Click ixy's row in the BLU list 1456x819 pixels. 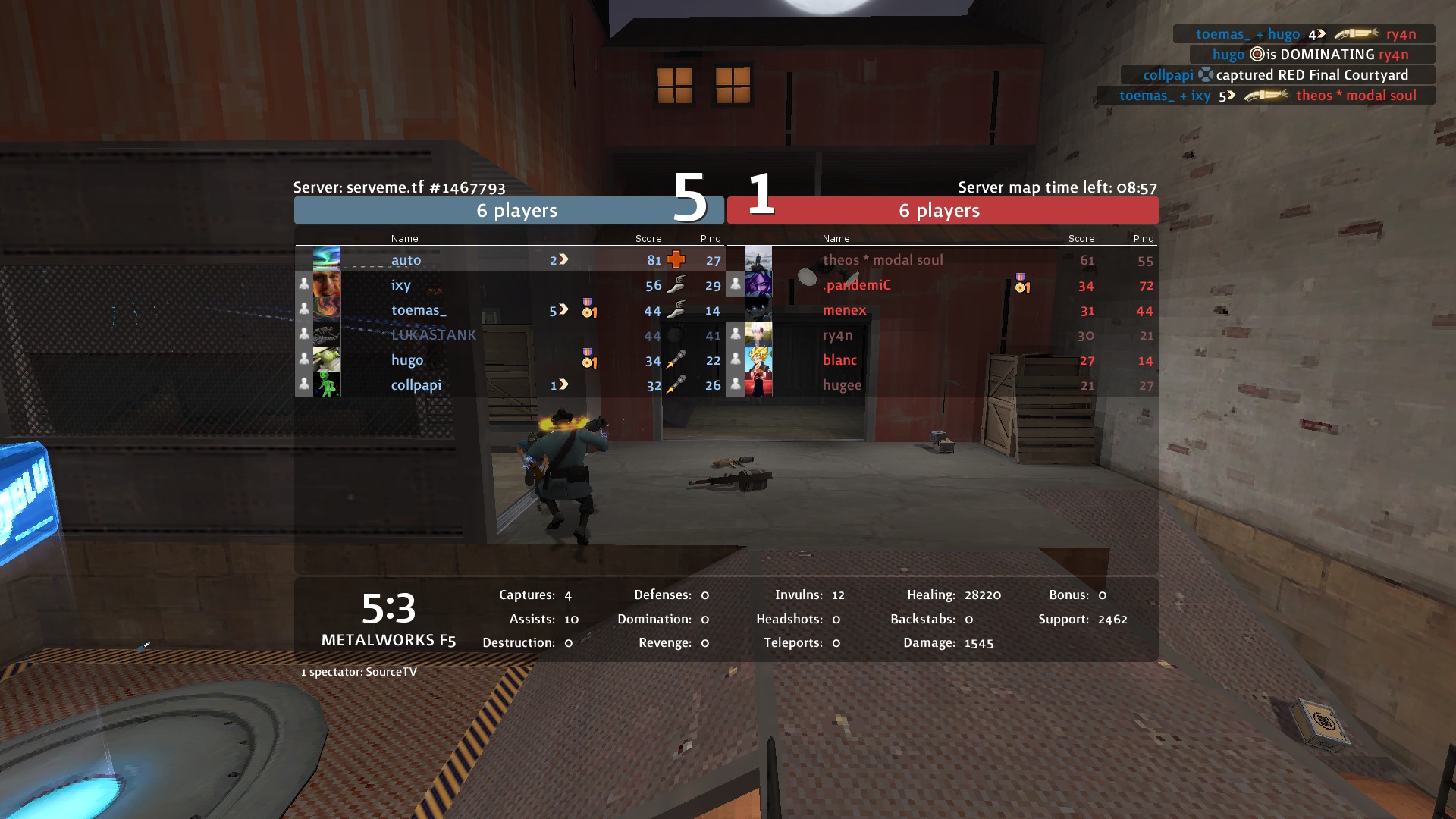[x=401, y=285]
